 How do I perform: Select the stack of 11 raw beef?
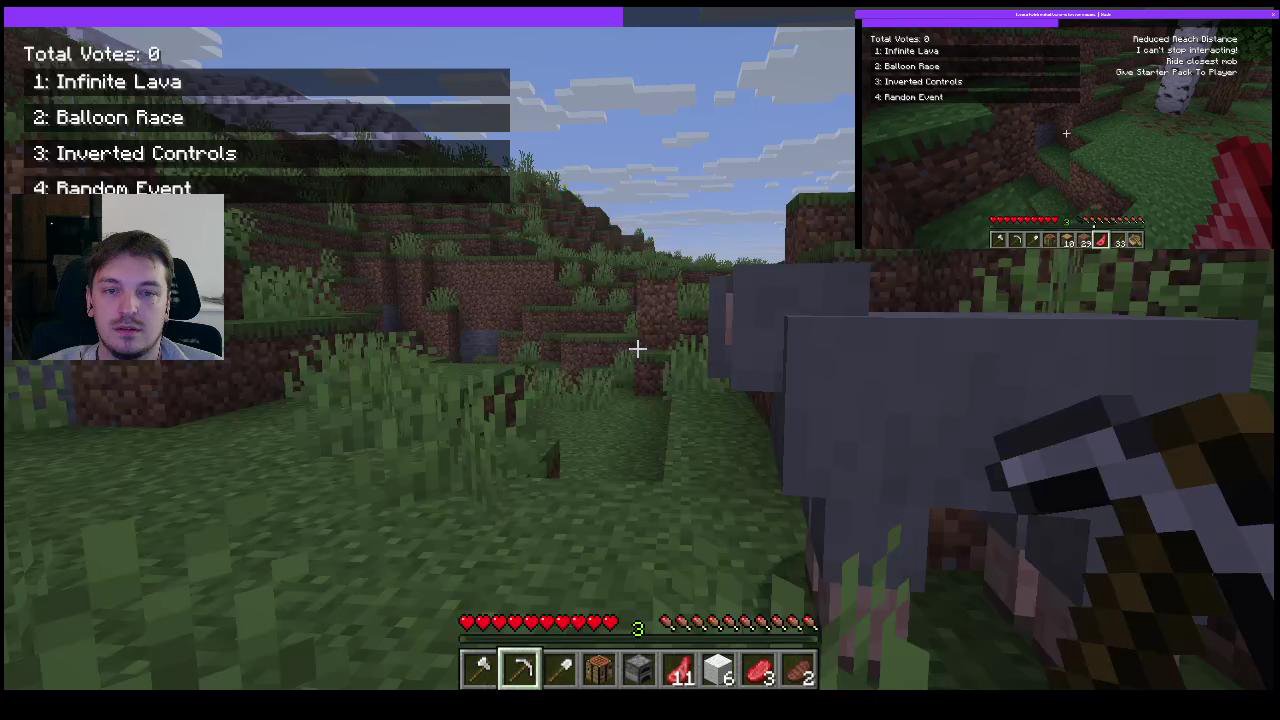pos(679,668)
